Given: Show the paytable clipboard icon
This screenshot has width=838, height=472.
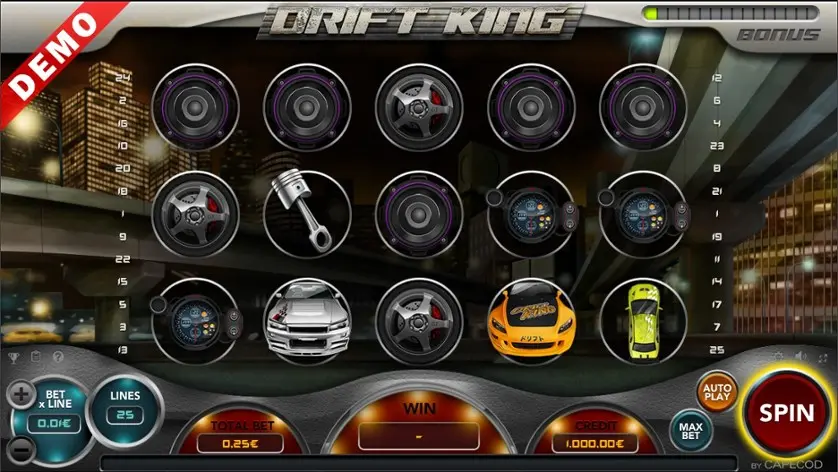Looking at the screenshot, I should coord(35,357).
